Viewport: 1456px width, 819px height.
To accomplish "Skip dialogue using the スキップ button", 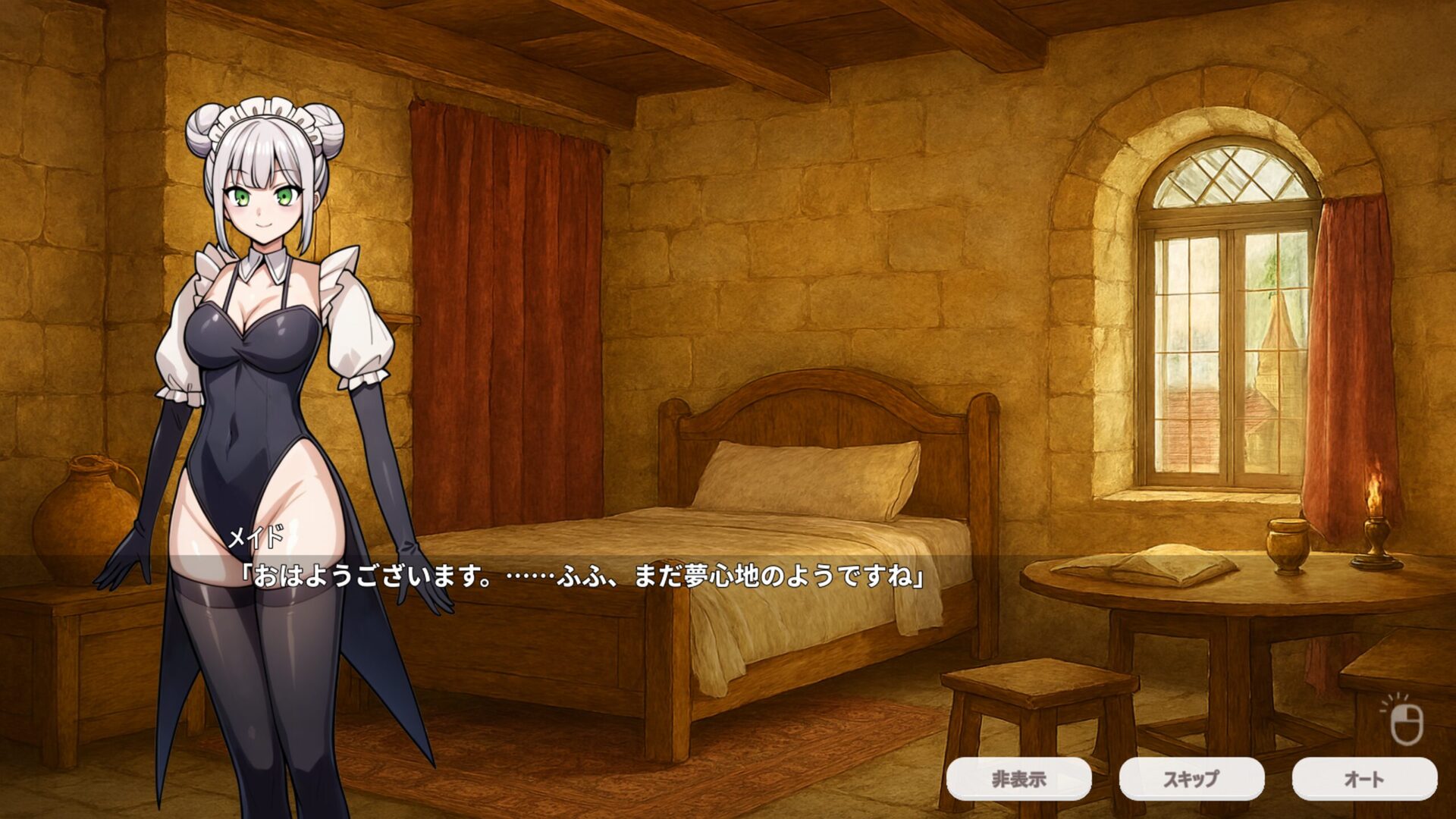I will click(x=1191, y=779).
